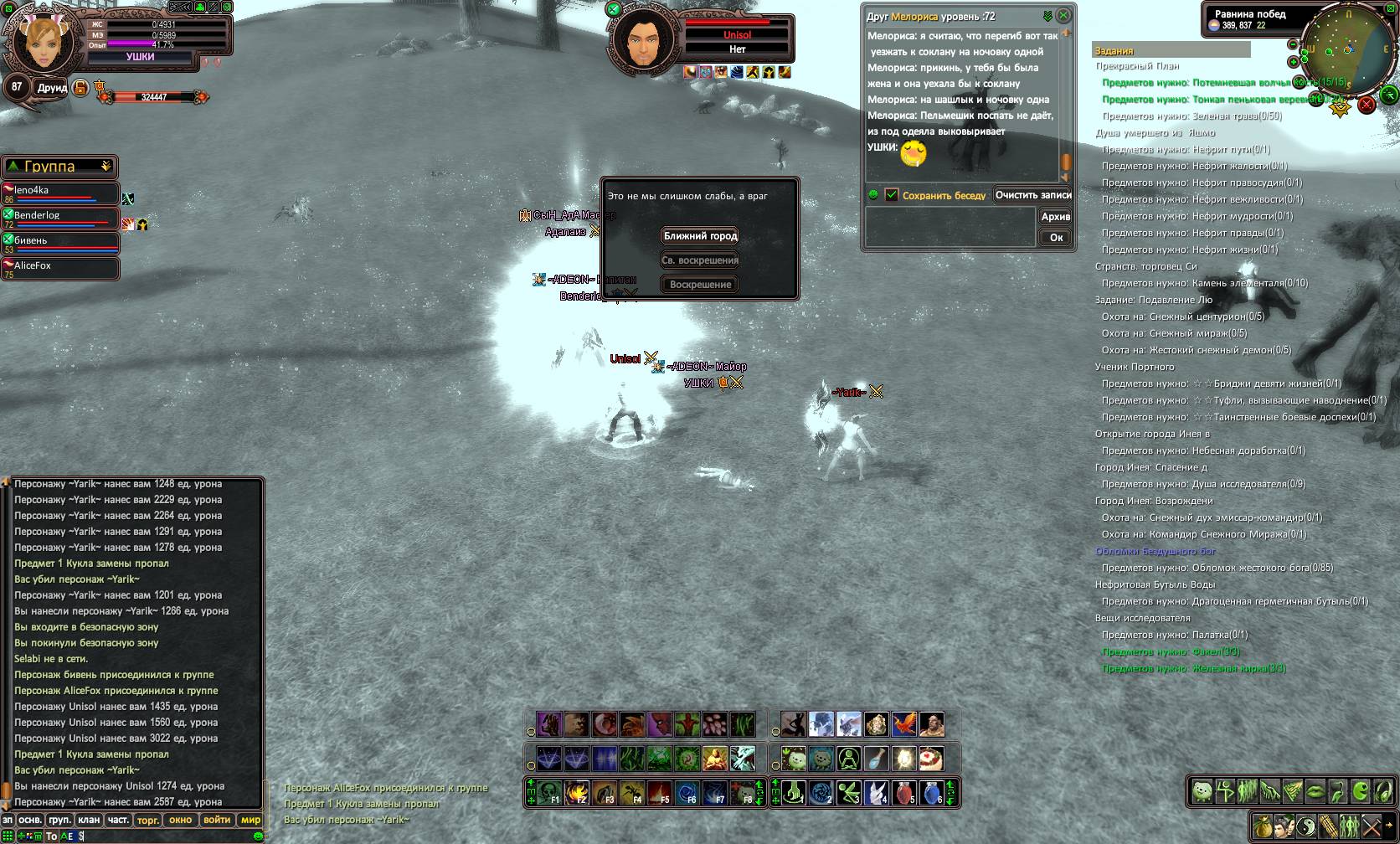
Task: Switch to the "торг." chat tab
Action: coord(147,821)
